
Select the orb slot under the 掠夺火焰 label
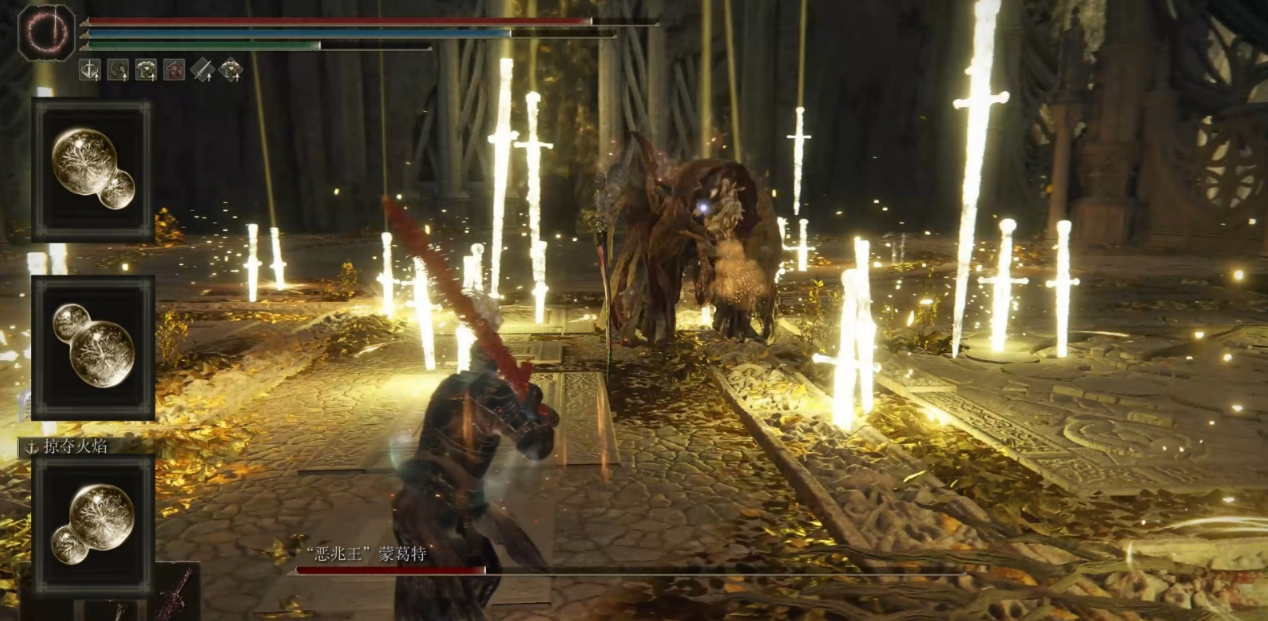[x=93, y=525]
